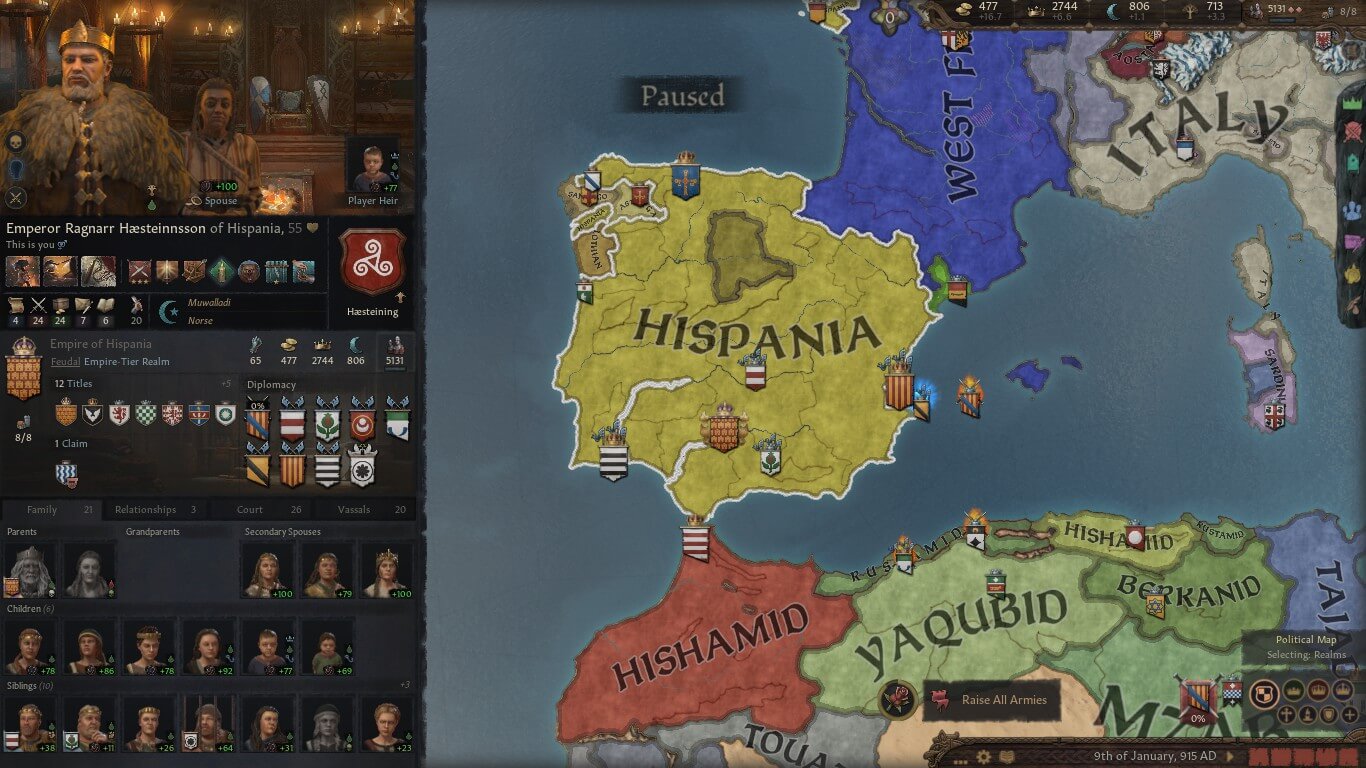Select the Hæsteining dynasty shield crest
This screenshot has width=1366, height=768.
click(x=374, y=262)
